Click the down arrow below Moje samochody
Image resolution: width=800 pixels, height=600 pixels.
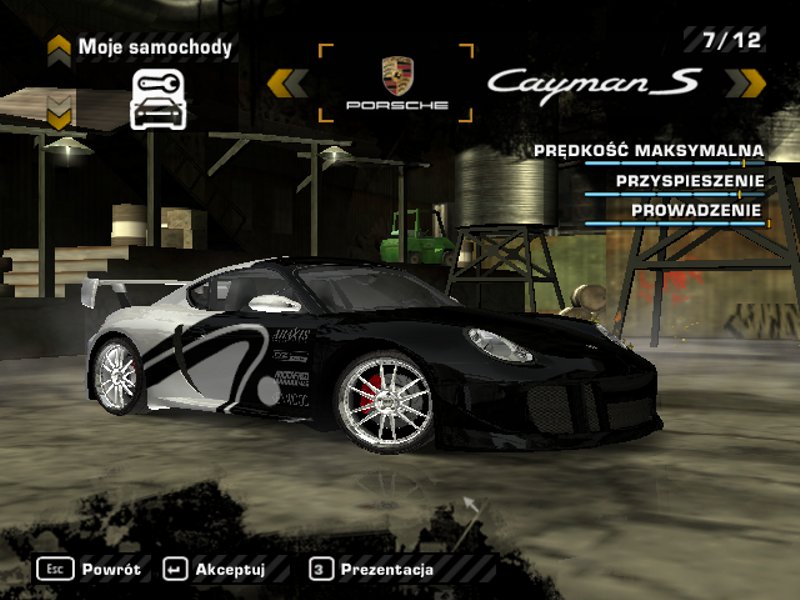(x=59, y=113)
